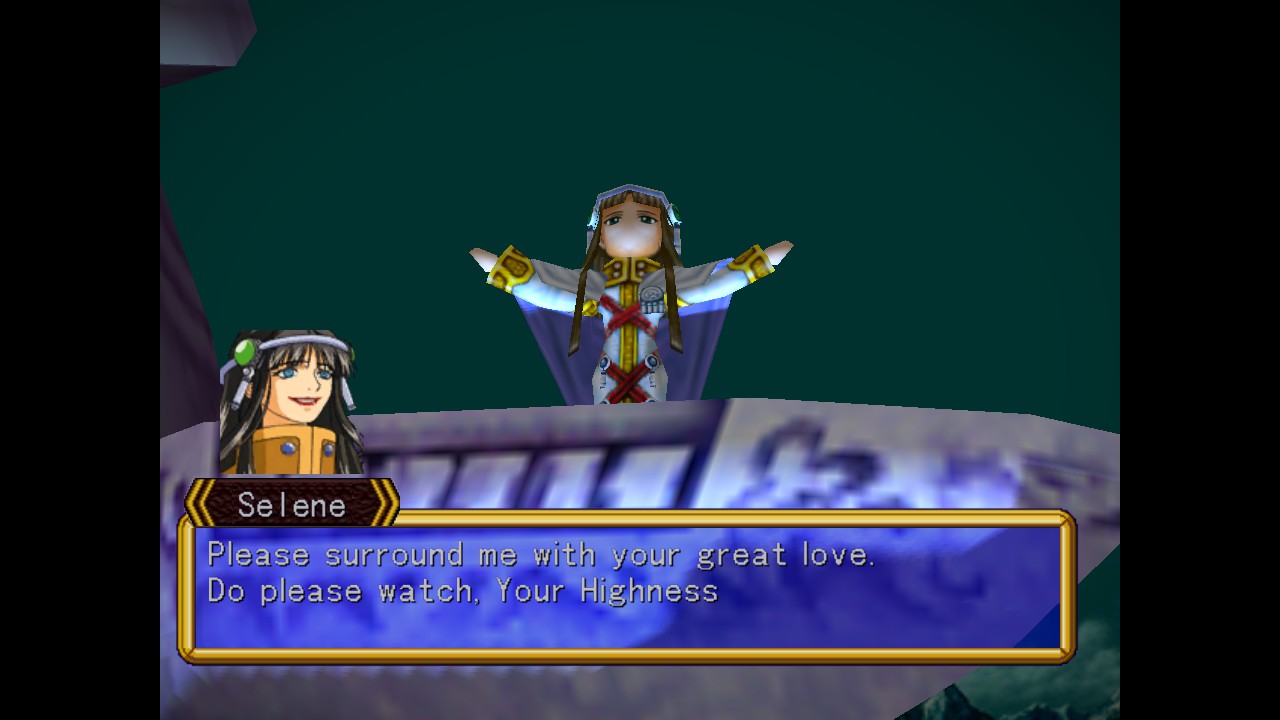Image resolution: width=1280 pixels, height=720 pixels.
Task: Select the line 'Do please watch, Your Highness'
Action: point(459,591)
